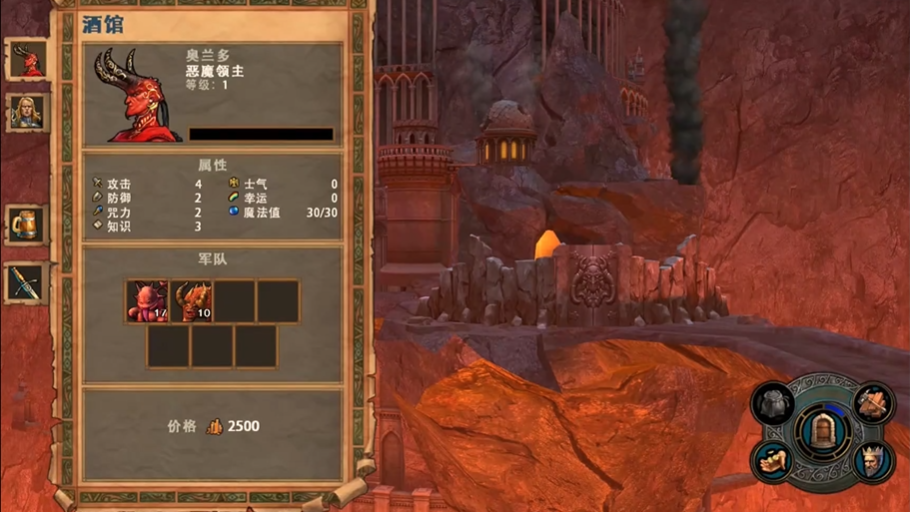
Task: Click the sword icon on the left
Action: pyautogui.click(x=27, y=283)
